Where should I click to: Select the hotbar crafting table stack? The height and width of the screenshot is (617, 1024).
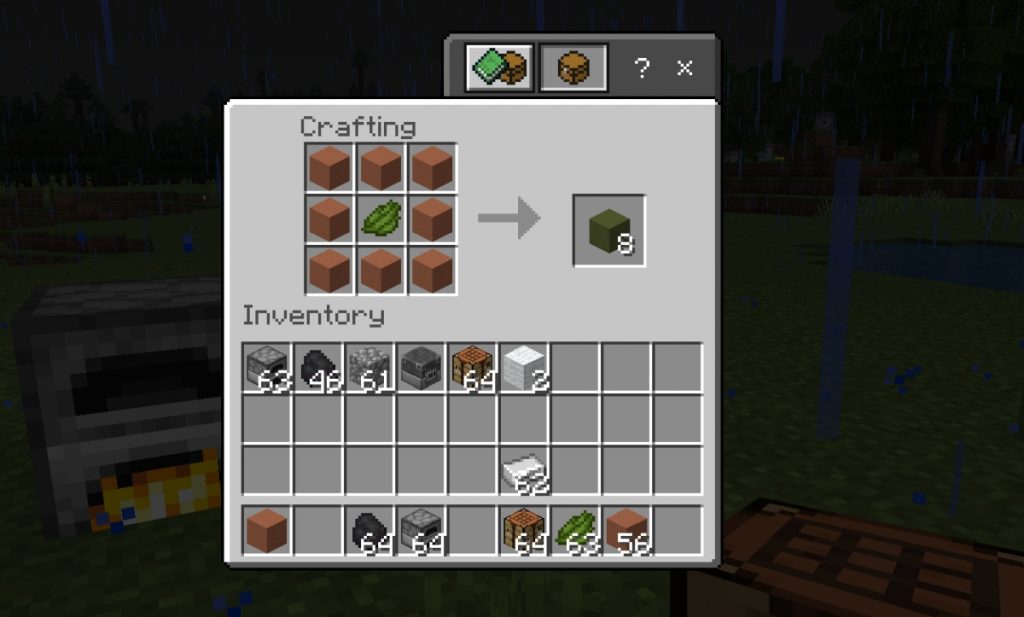pos(523,530)
